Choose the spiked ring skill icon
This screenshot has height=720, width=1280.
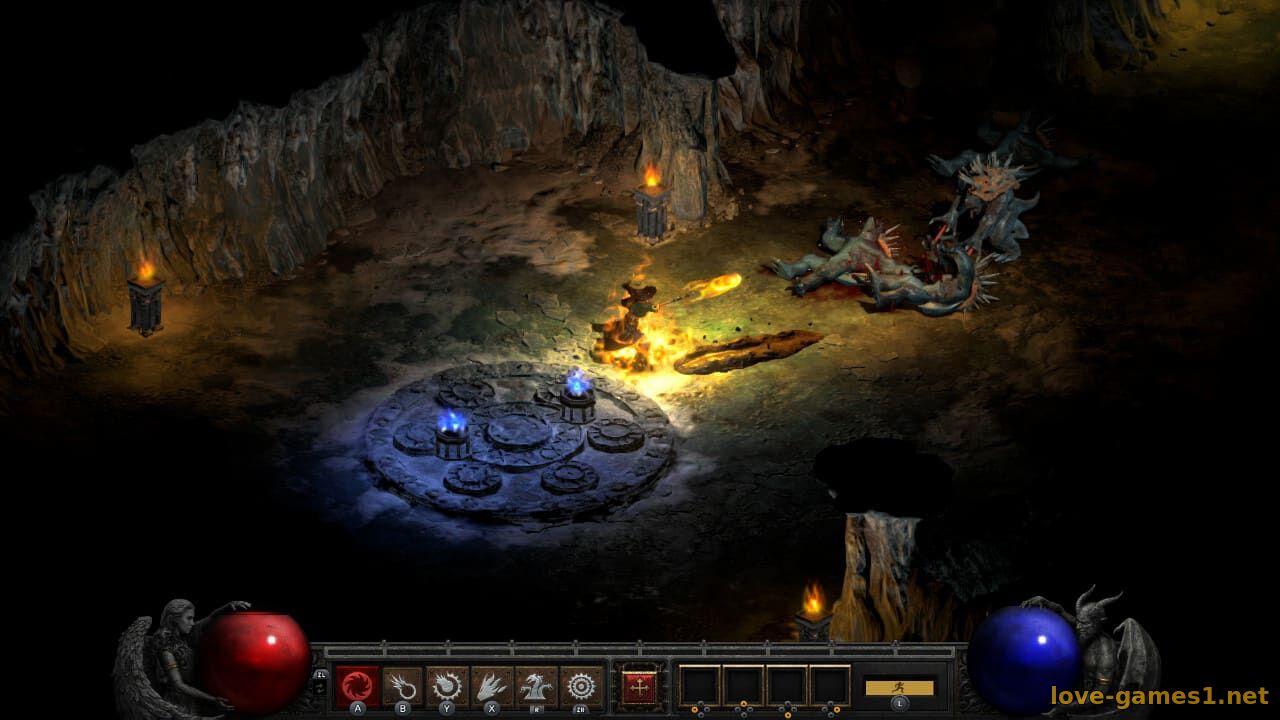pyautogui.click(x=581, y=687)
